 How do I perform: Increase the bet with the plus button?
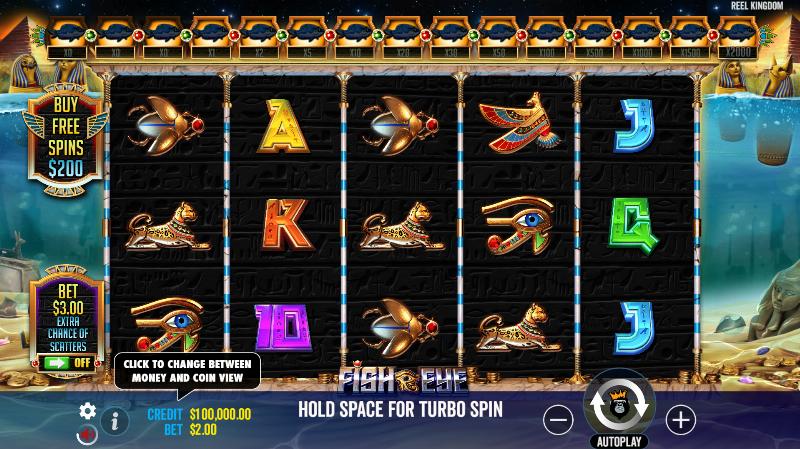(x=680, y=419)
